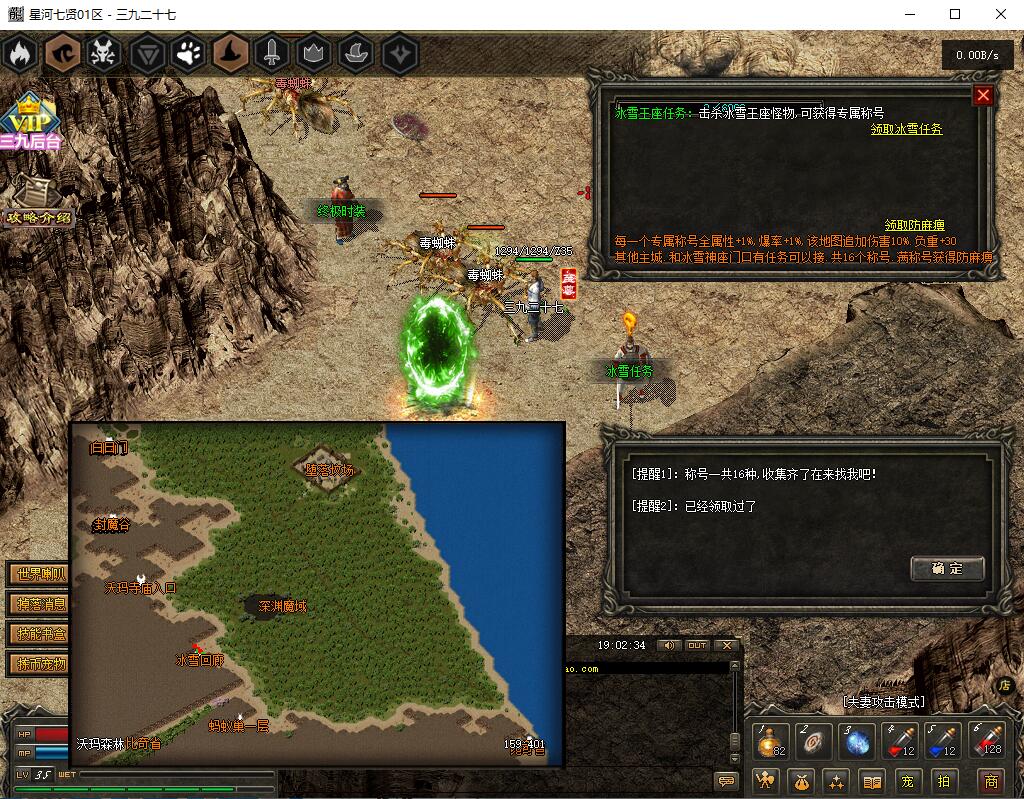Screen dimensions: 1024x799
Task: Maximize the game window
Action: (x=955, y=14)
